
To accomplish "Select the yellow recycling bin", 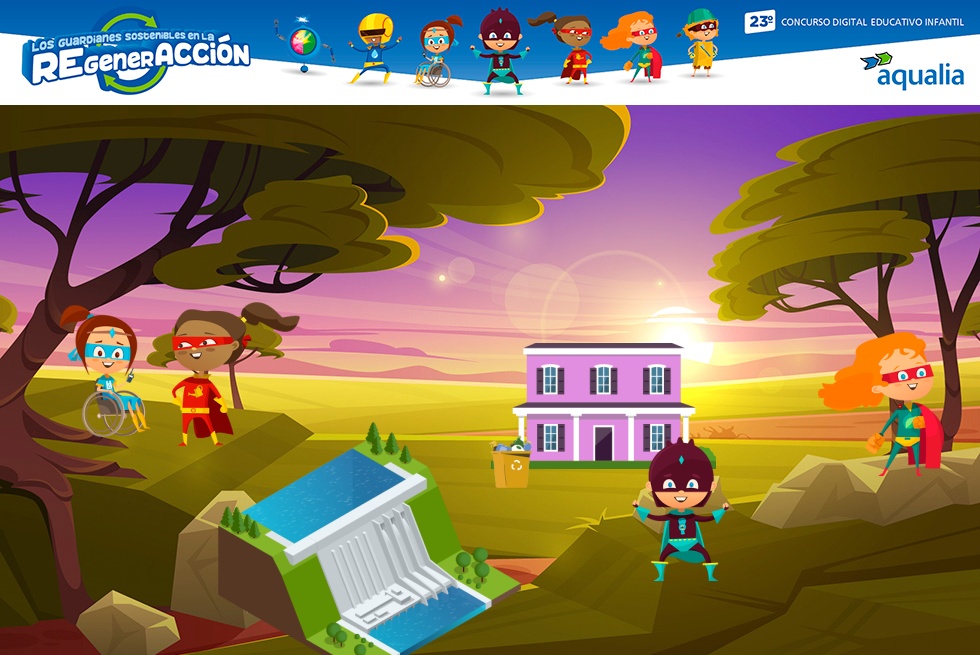I will [x=511, y=465].
